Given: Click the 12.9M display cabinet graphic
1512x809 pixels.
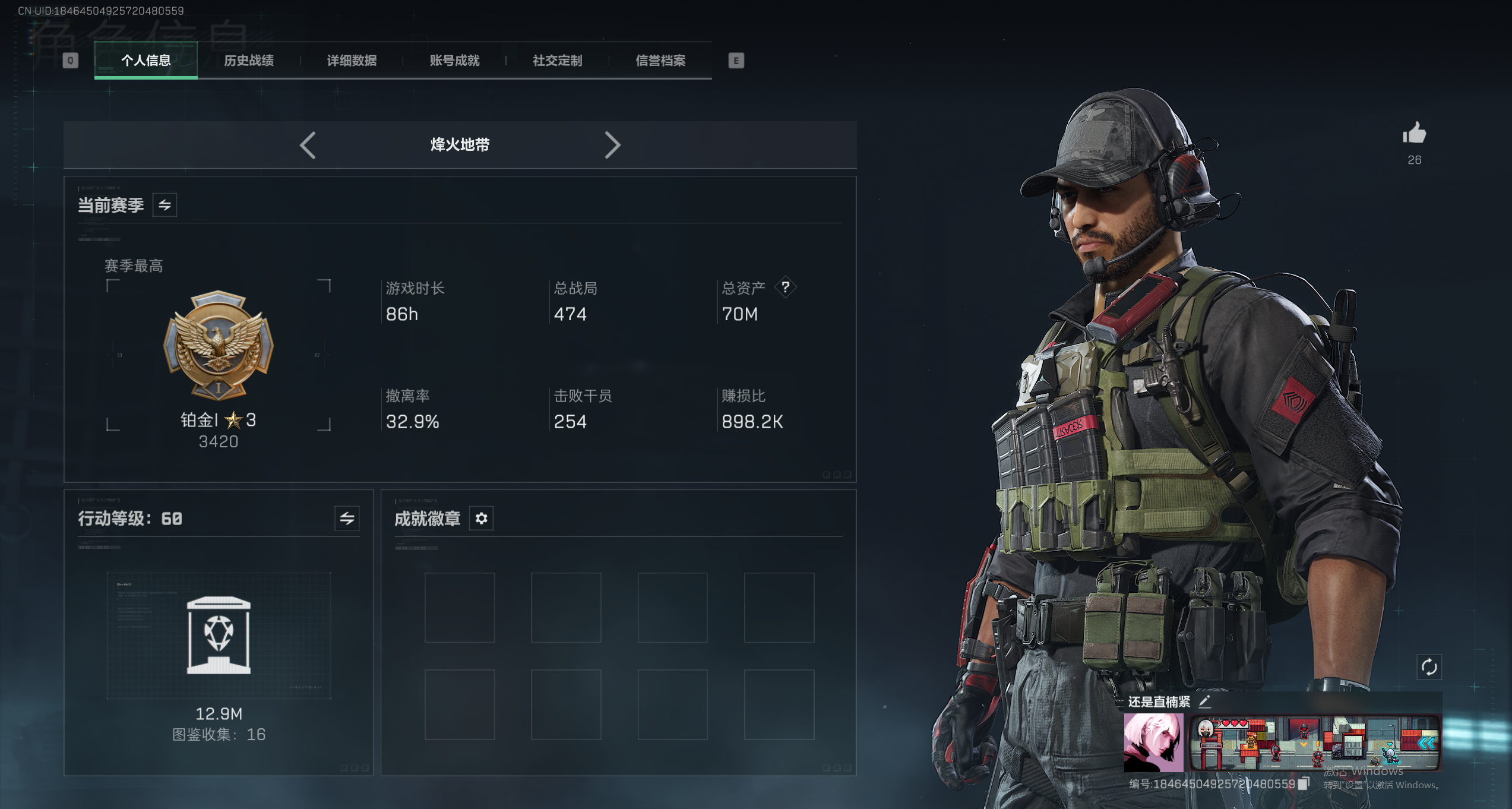Looking at the screenshot, I should 219,636.
